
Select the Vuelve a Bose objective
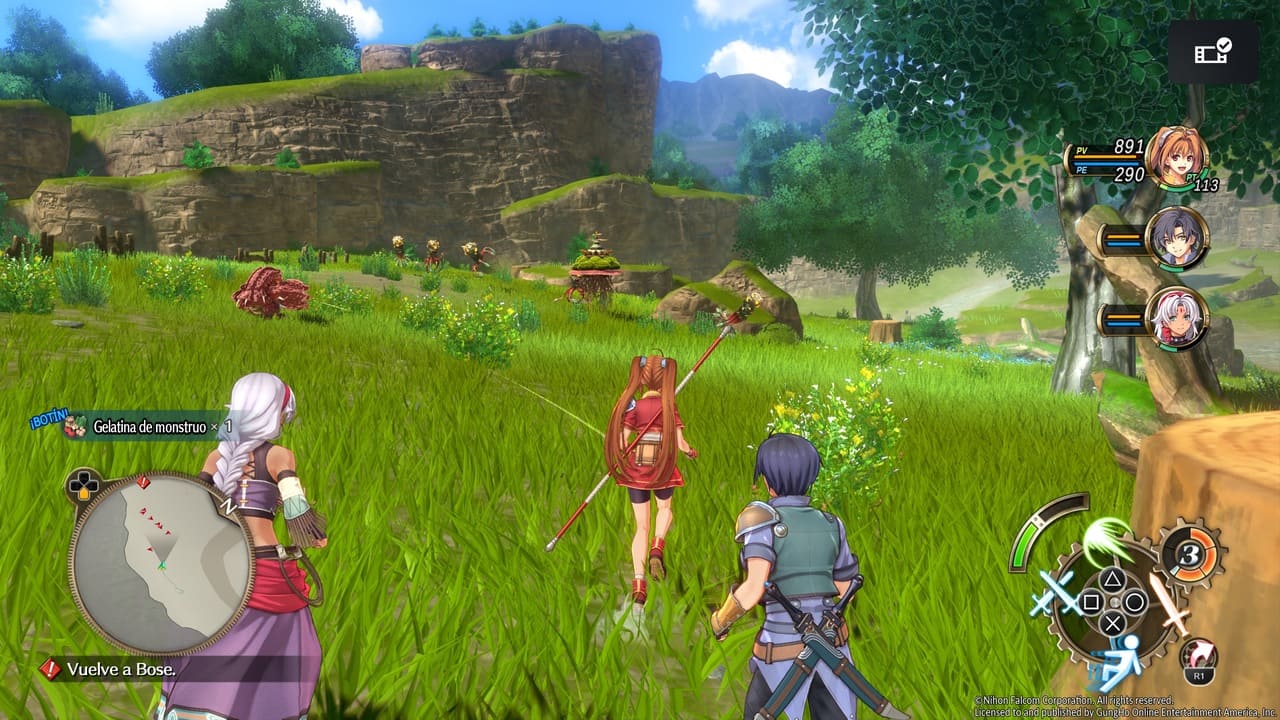121,669
